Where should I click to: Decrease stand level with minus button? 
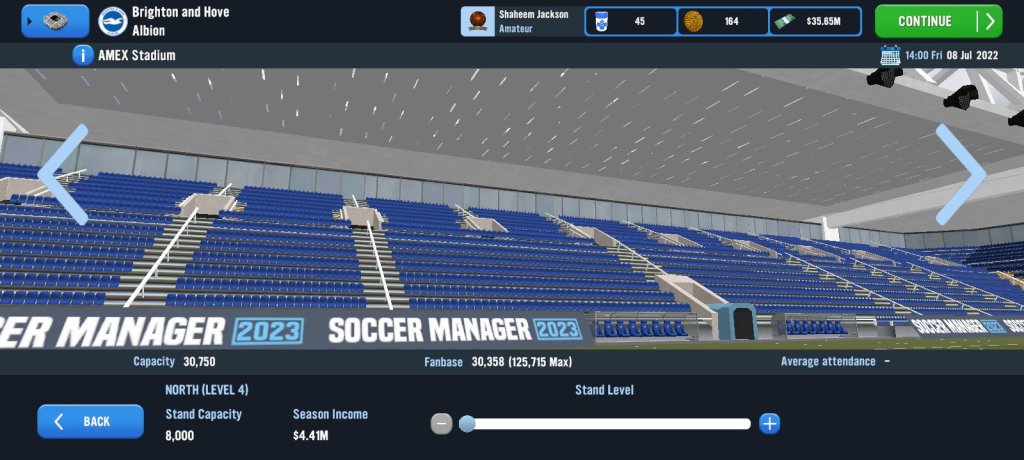pyautogui.click(x=441, y=424)
